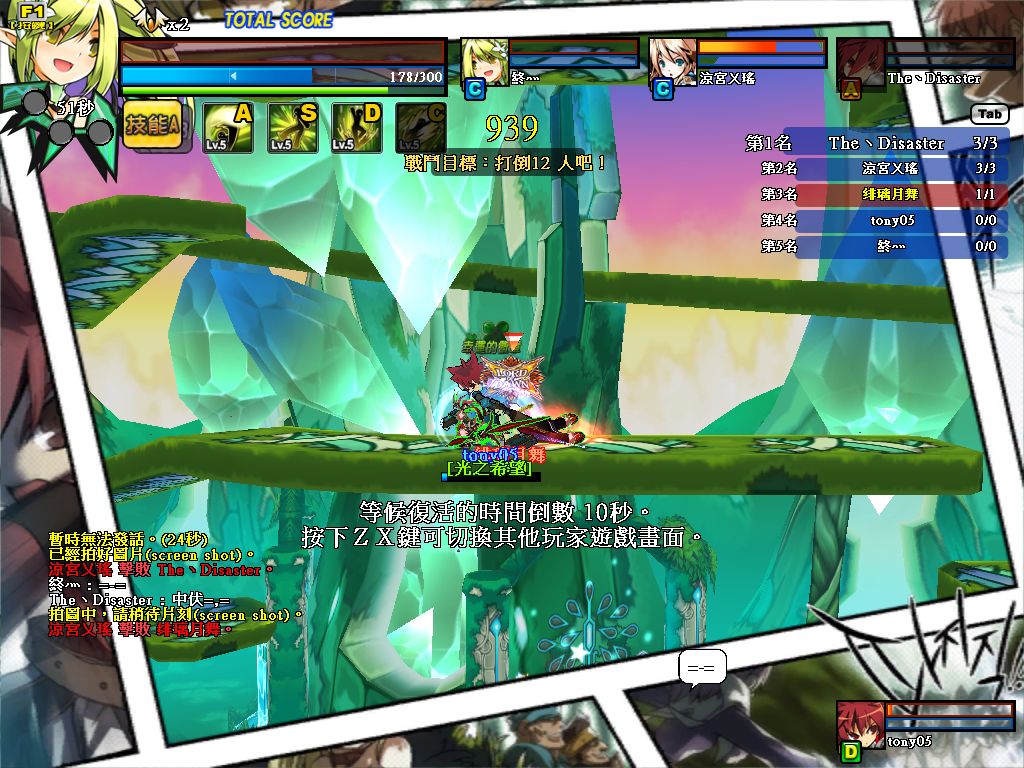The image size is (1024, 768).
Task: Choose the highlighted red 绯璃月舞 ranking row
Action: point(880,195)
